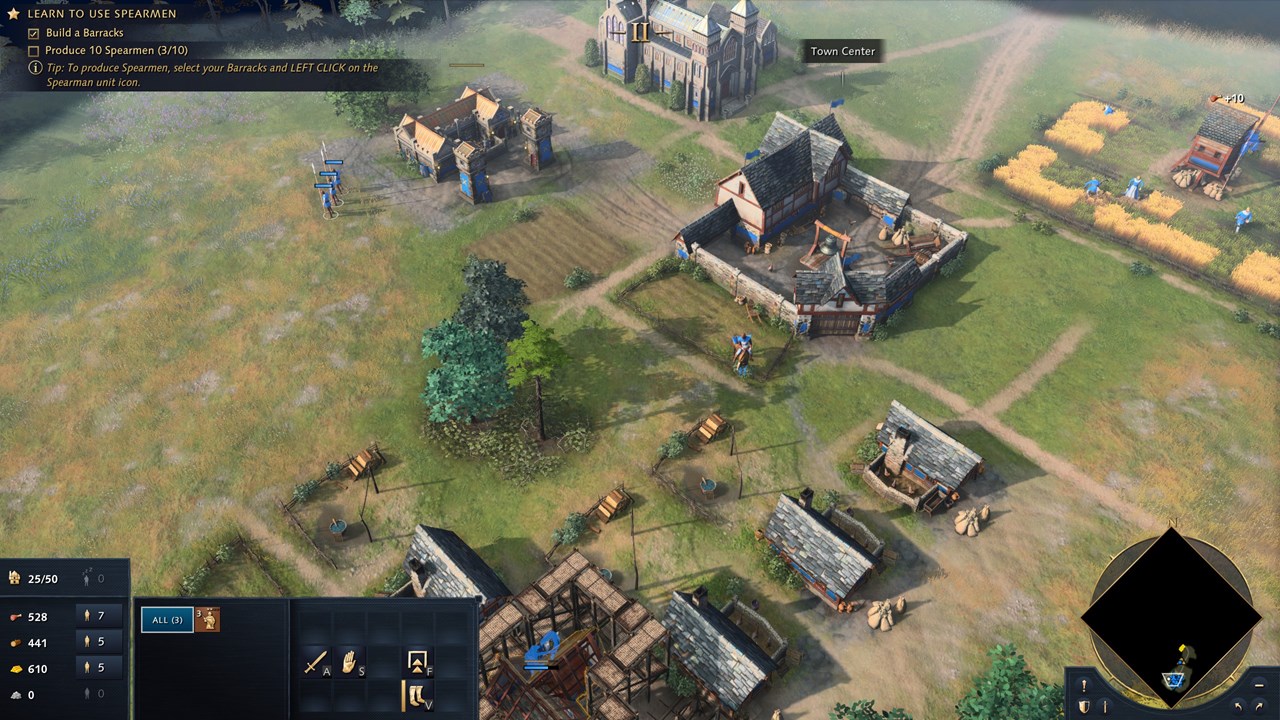The height and width of the screenshot is (720, 1280).
Task: Click the idle villagers indicator
Action: (x=93, y=578)
